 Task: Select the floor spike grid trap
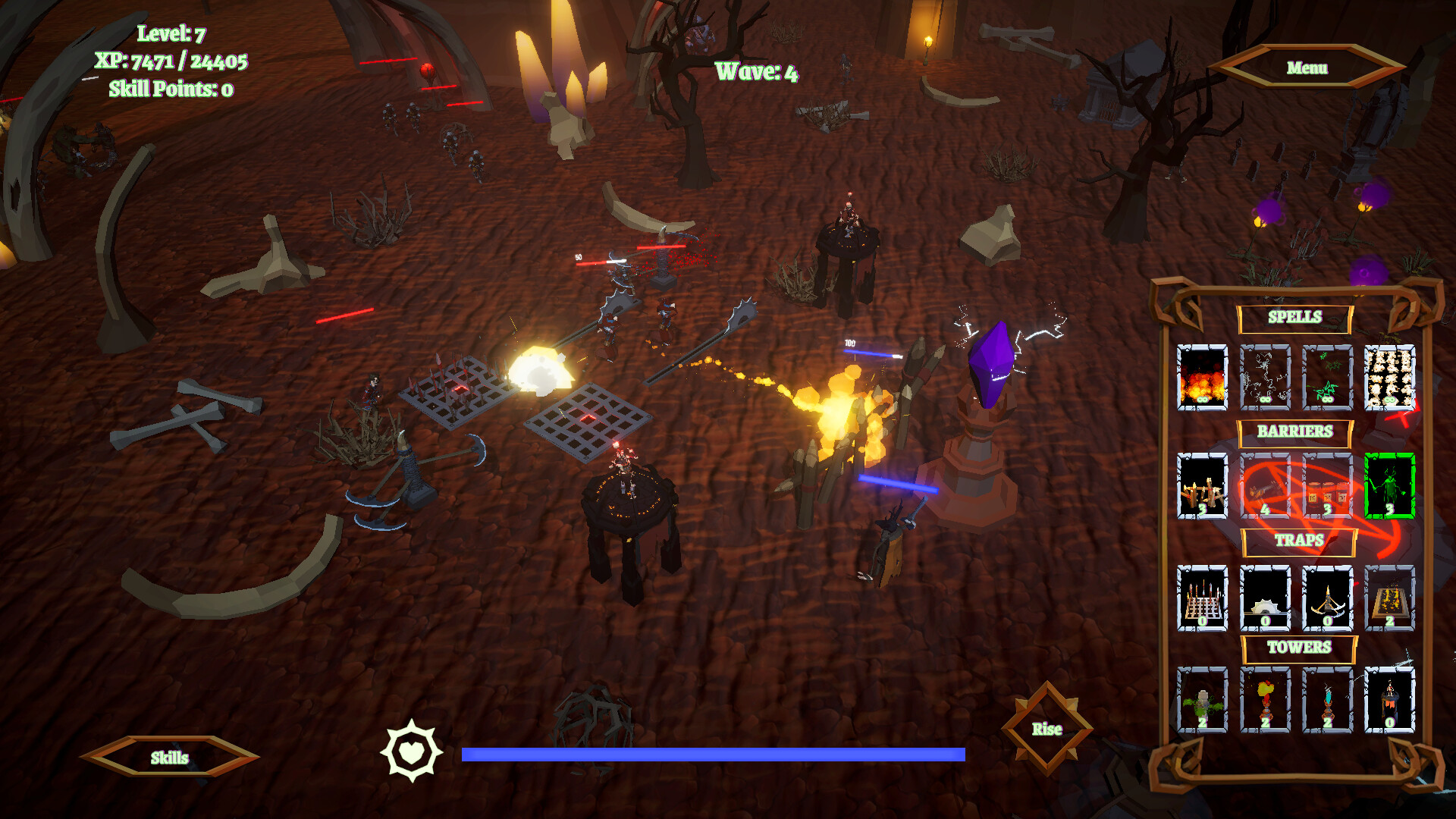coord(1202,598)
